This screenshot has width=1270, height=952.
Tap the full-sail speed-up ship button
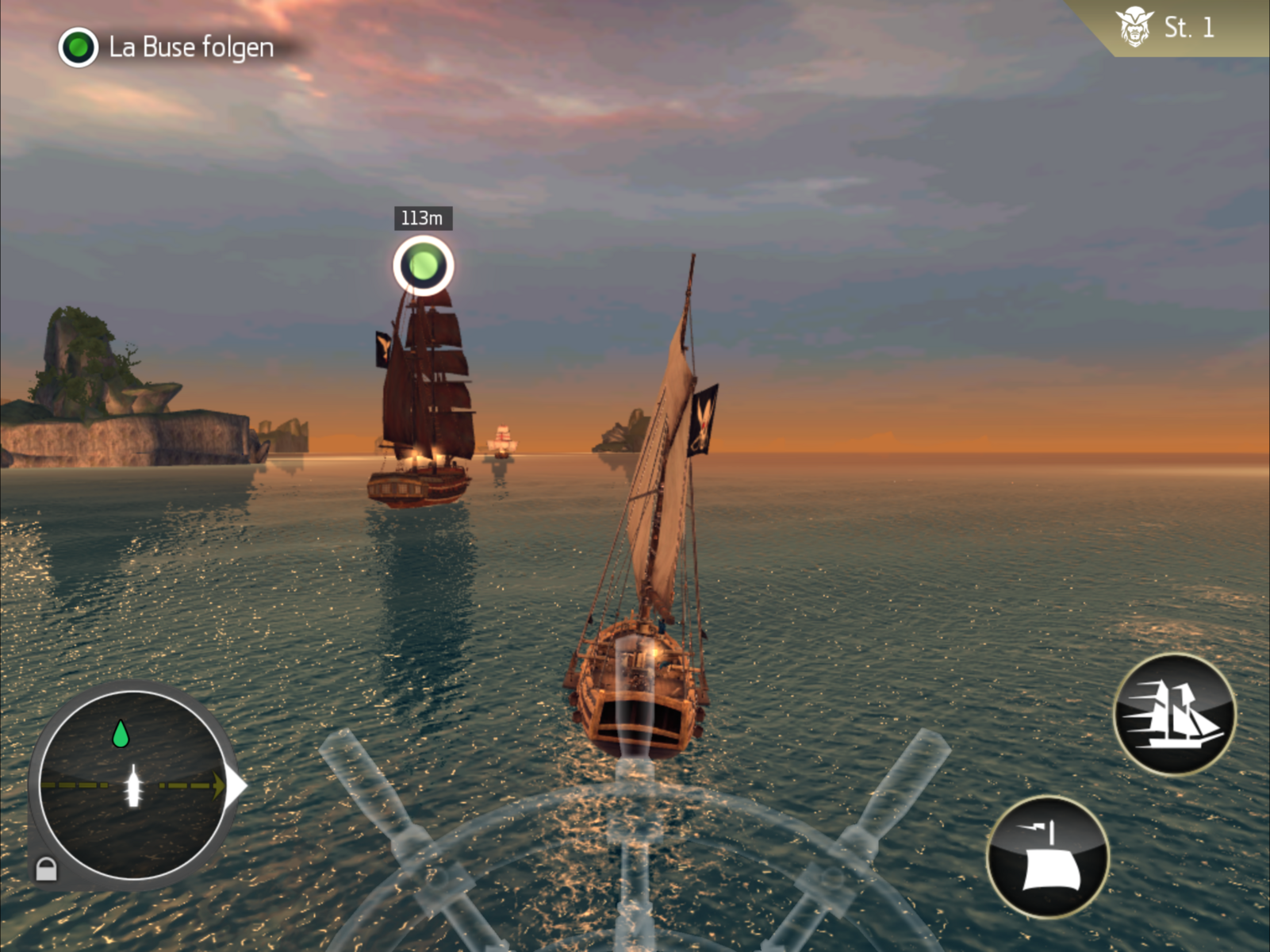pyautogui.click(x=1174, y=713)
